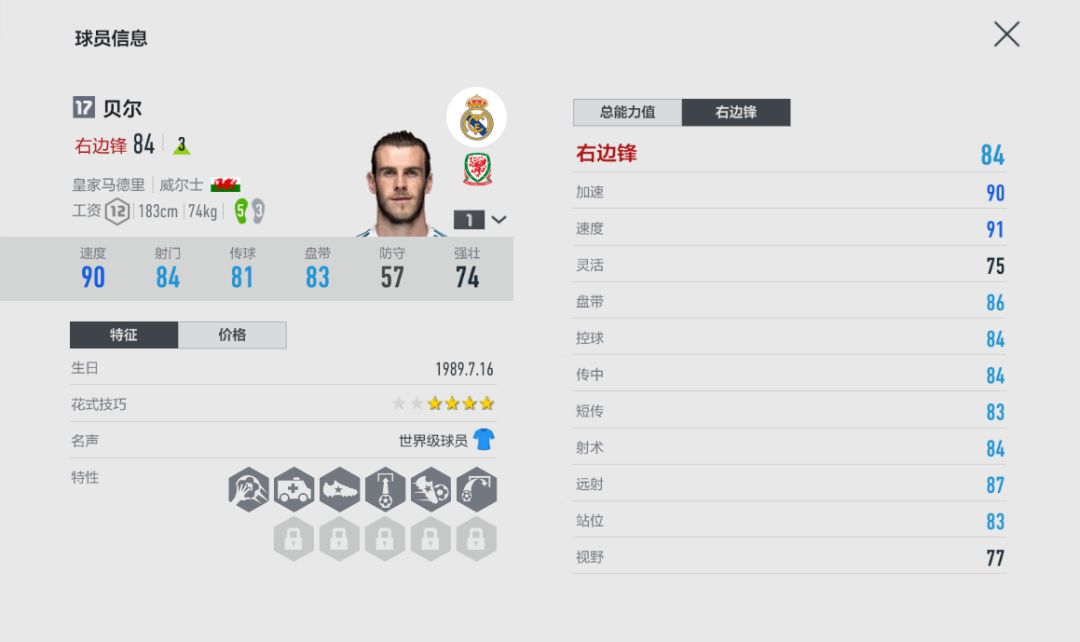Select the curved shot into goal trait

(477, 490)
